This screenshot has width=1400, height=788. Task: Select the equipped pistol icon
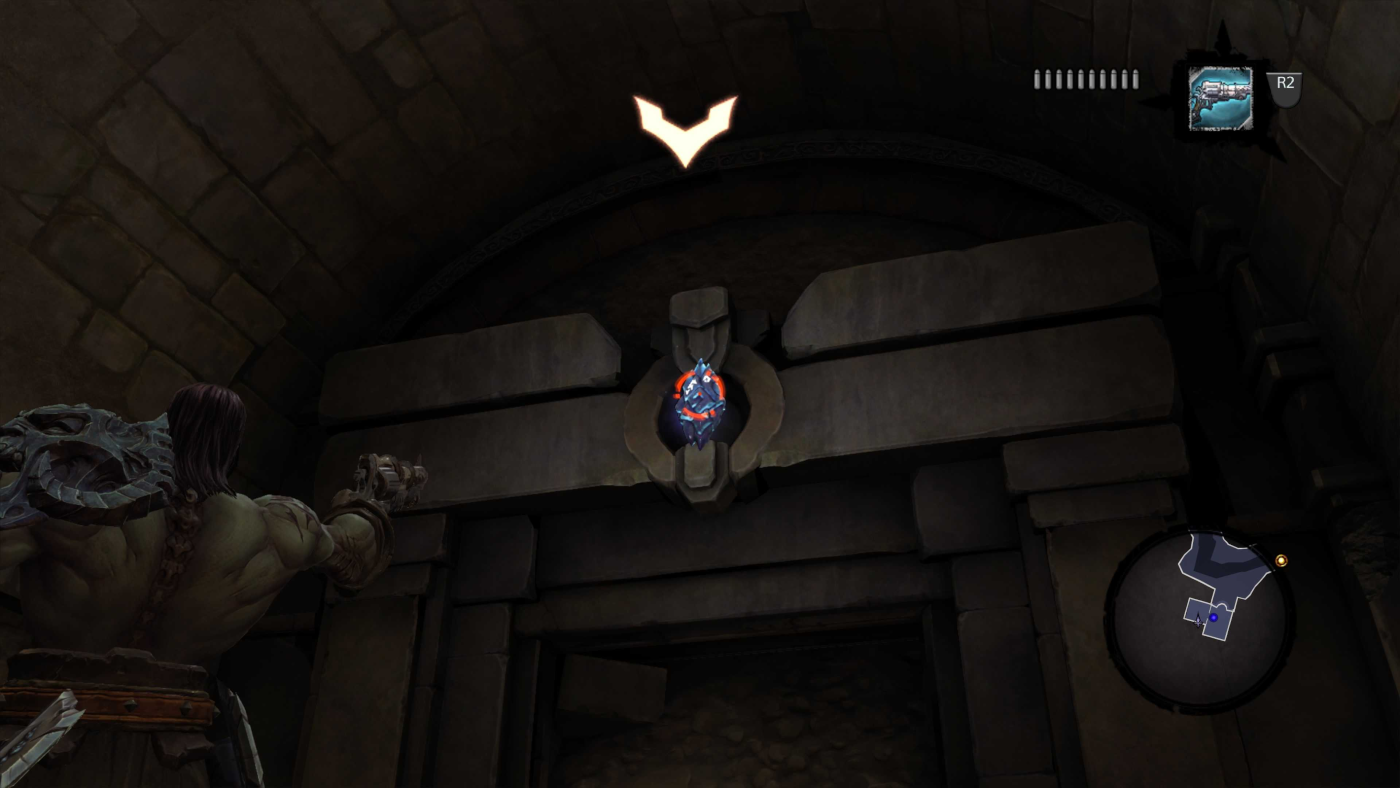(1219, 98)
